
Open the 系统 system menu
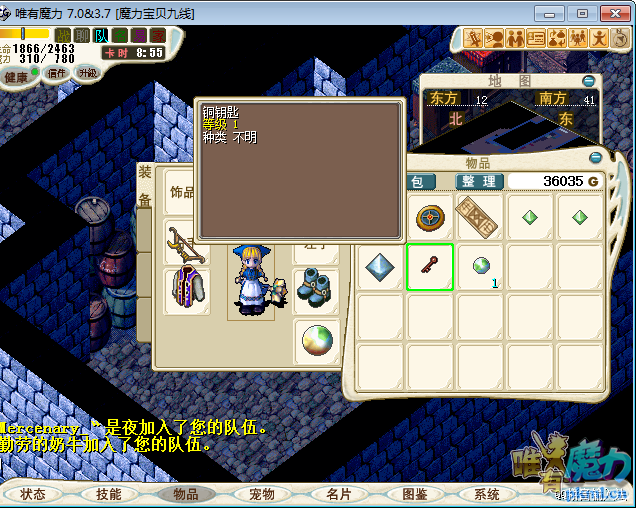click(x=487, y=494)
